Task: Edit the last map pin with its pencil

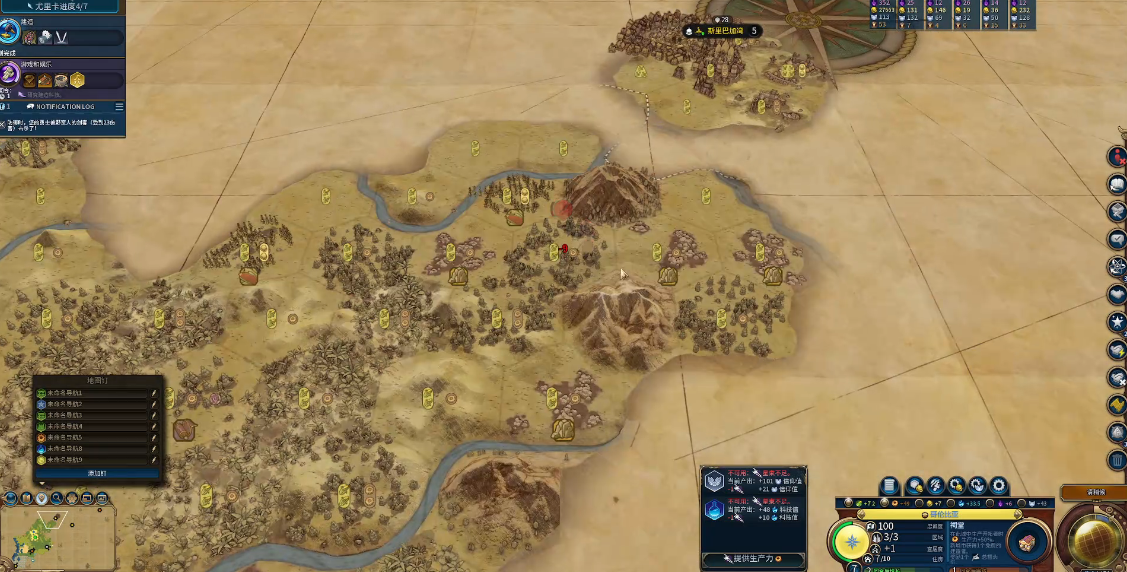Action: pyautogui.click(x=154, y=461)
